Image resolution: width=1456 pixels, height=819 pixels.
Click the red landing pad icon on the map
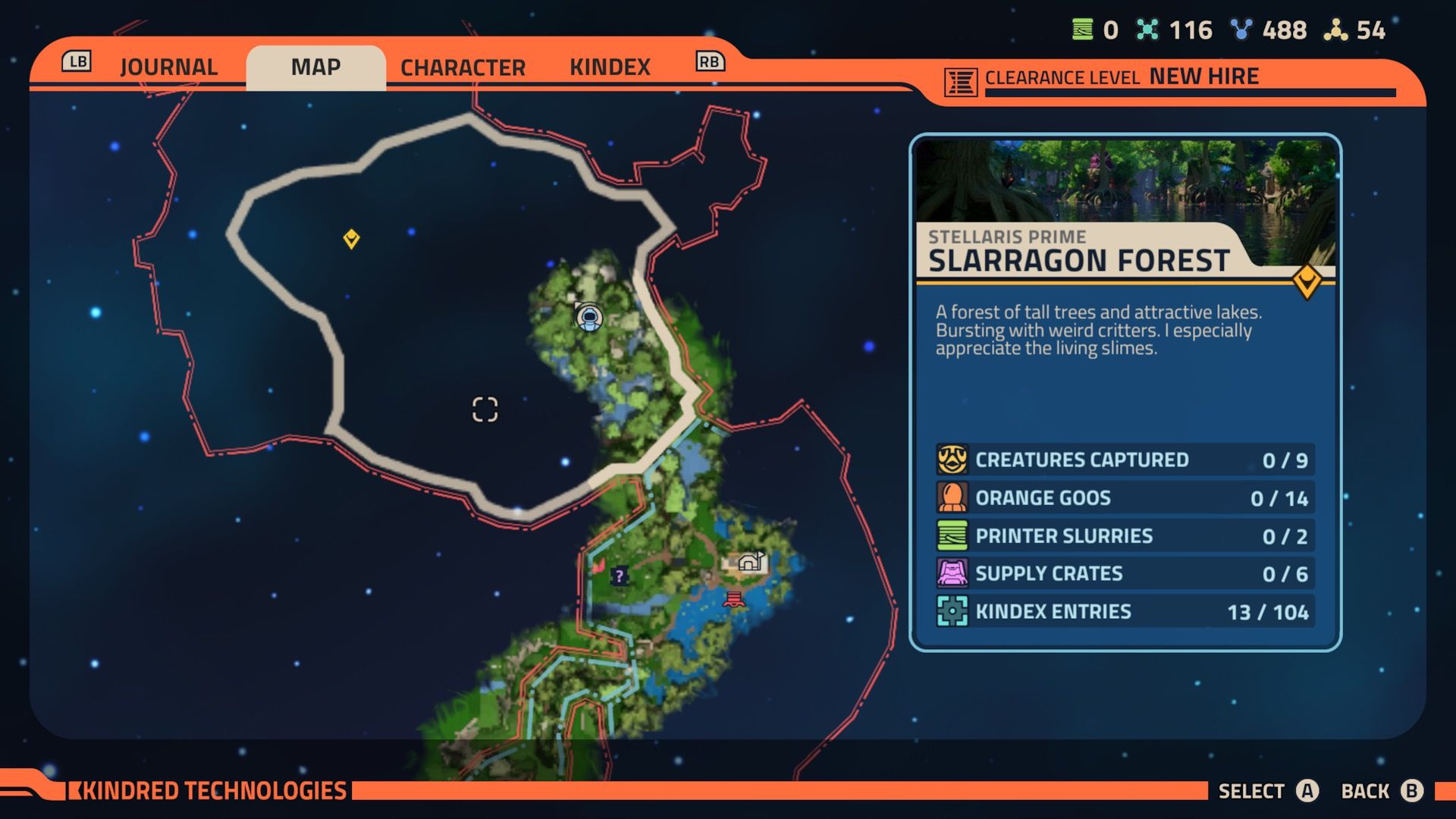[x=733, y=598]
